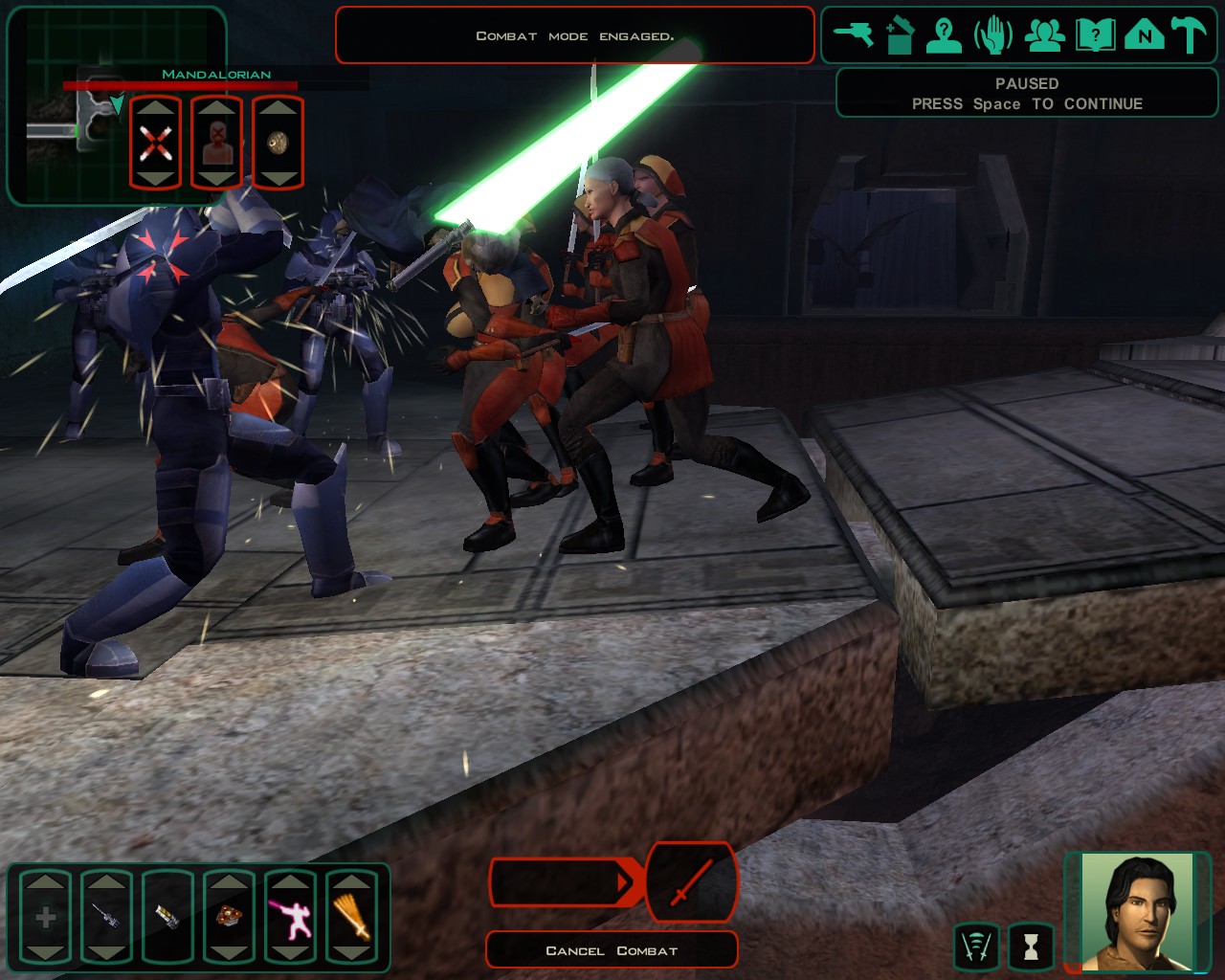Activate the pink lightsaber figure power
Image resolution: width=1225 pixels, height=980 pixels.
click(290, 918)
